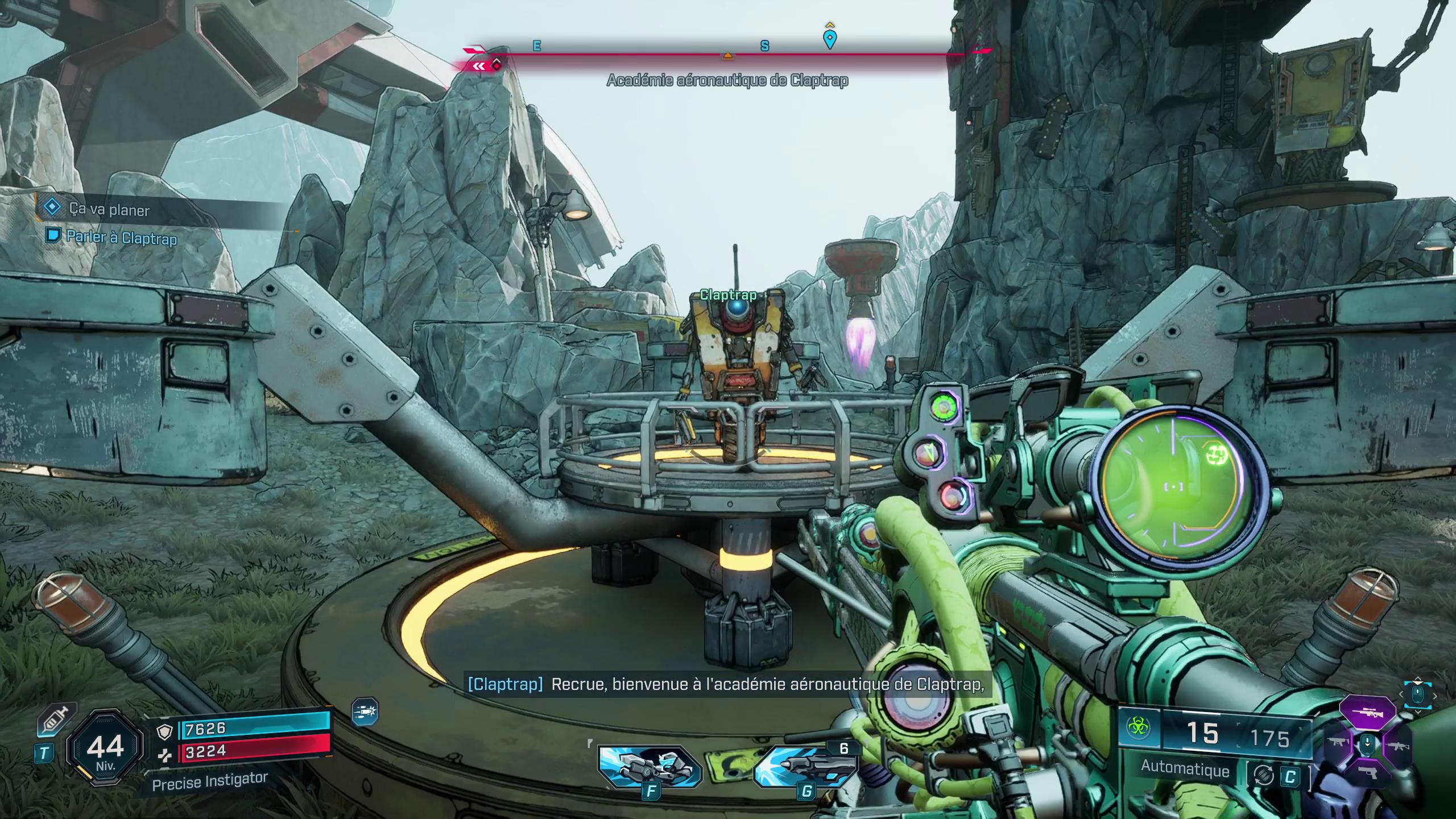Toggle the T keybind indicator near the level badge
Image resolution: width=1456 pixels, height=819 pixels.
pyautogui.click(x=45, y=752)
